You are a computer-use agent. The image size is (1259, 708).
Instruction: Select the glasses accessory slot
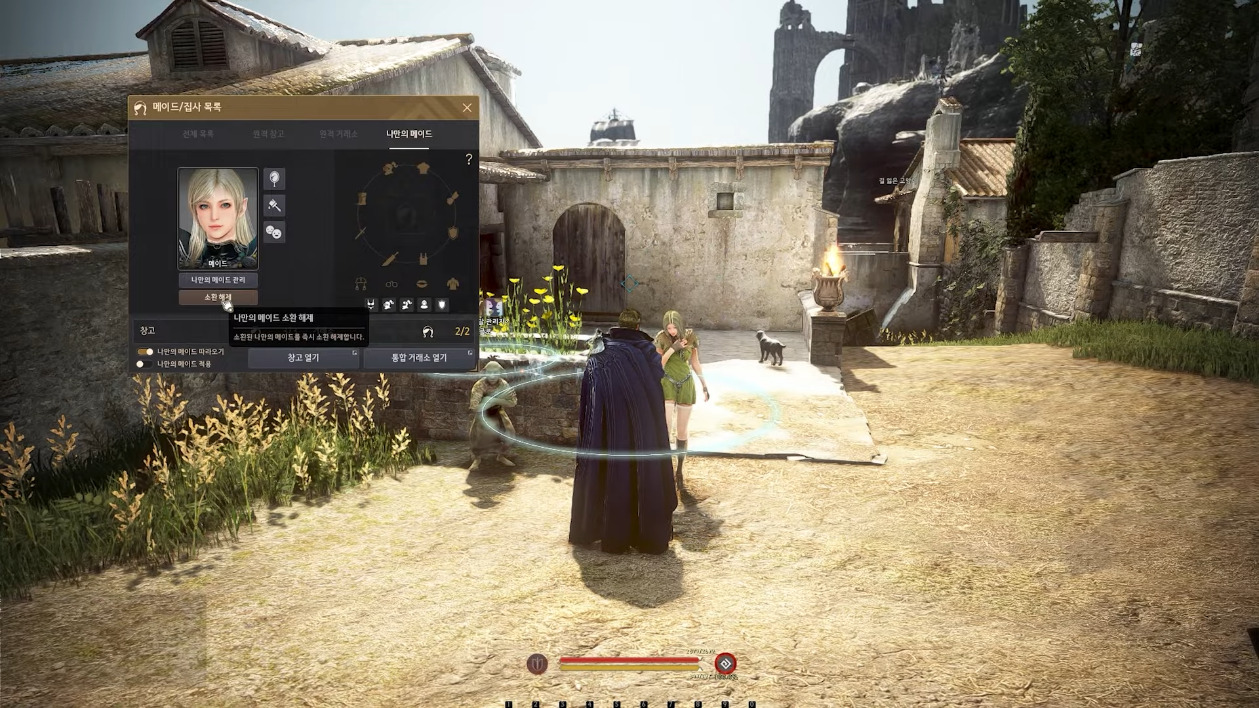(391, 284)
